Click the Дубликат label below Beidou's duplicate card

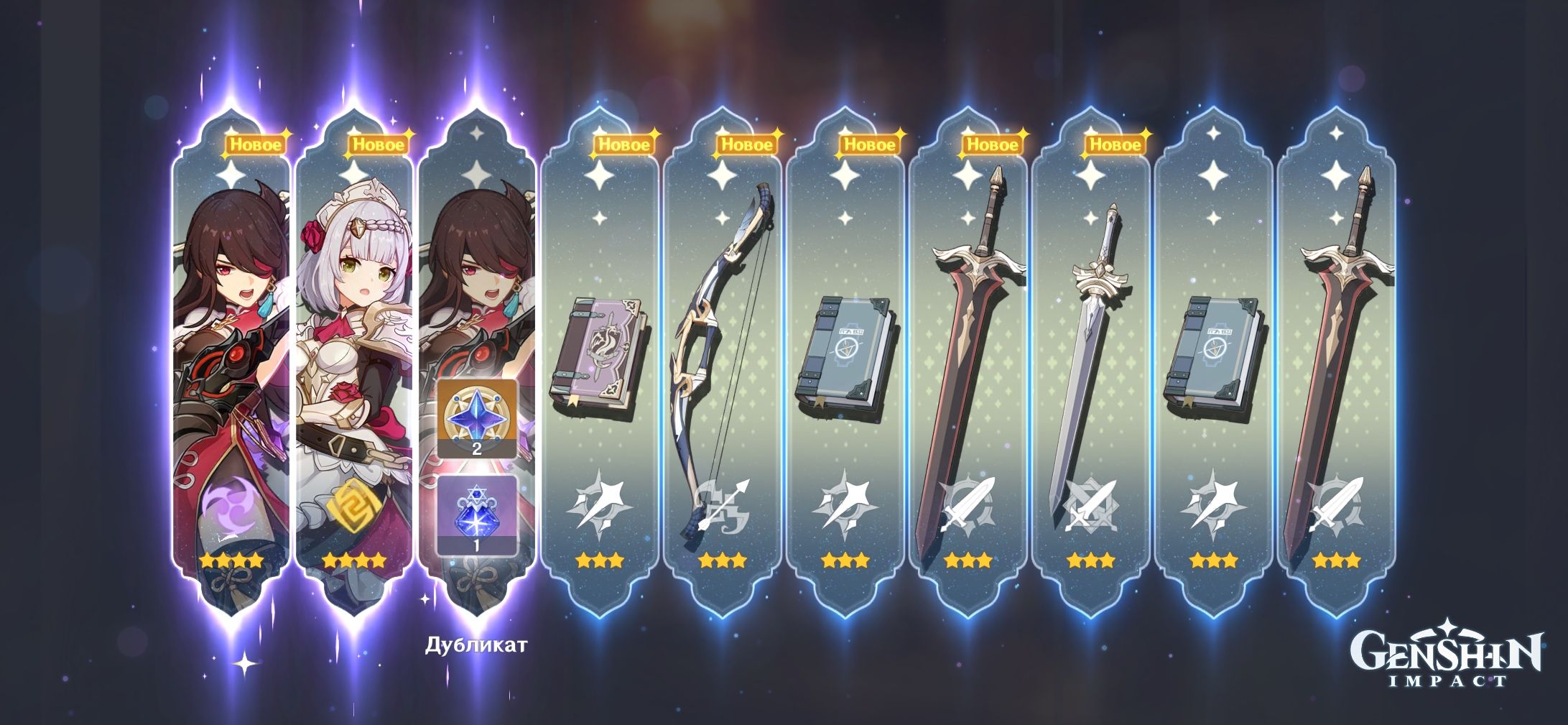[476, 645]
